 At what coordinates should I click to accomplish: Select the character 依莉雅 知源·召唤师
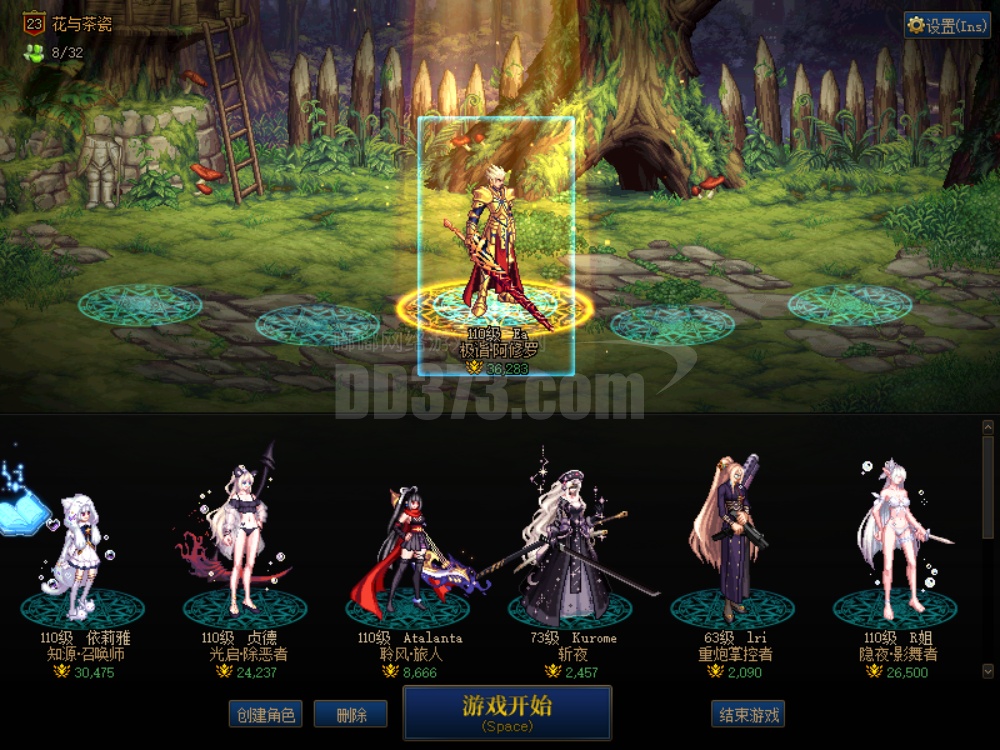coord(82,560)
